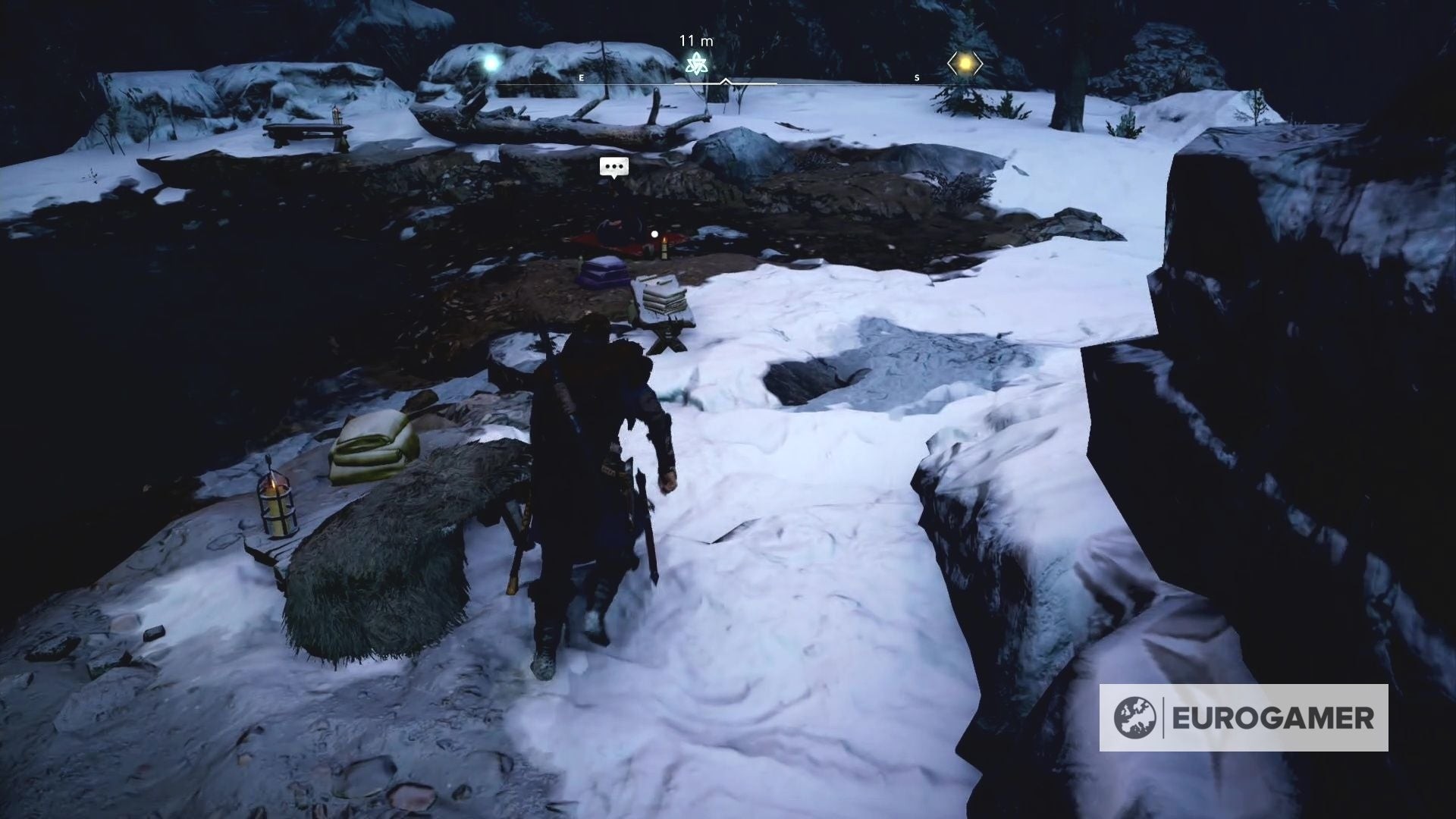Select the glowing blue-white compass marker

coord(494,63)
